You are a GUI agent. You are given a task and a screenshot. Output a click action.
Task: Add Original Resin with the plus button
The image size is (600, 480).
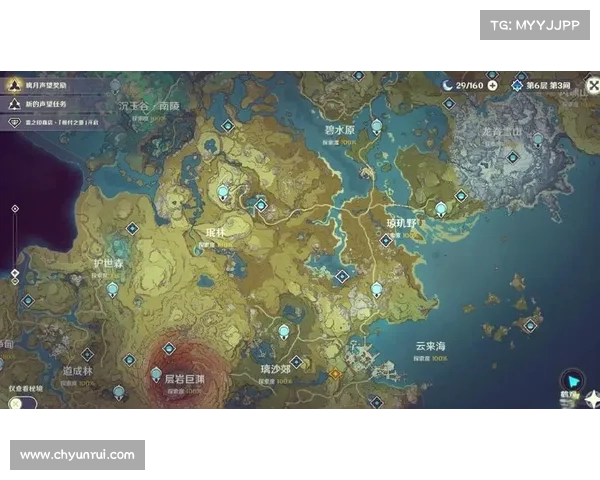click(x=492, y=85)
